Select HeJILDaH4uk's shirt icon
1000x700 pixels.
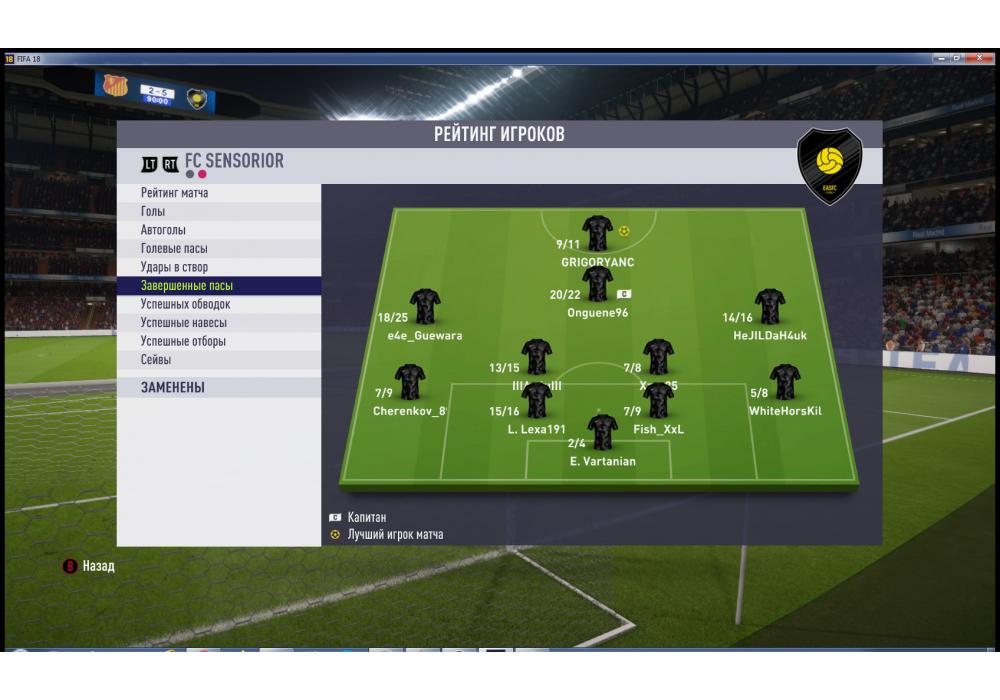coord(769,307)
